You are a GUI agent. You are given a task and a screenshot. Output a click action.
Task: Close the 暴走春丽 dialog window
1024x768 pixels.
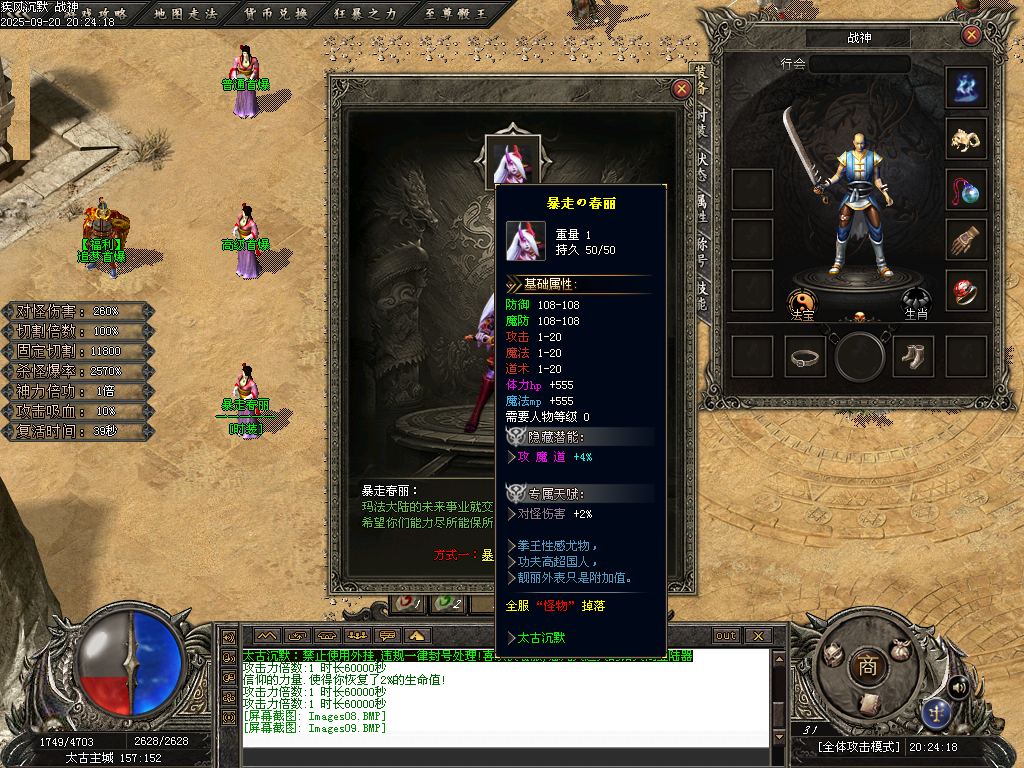point(682,88)
